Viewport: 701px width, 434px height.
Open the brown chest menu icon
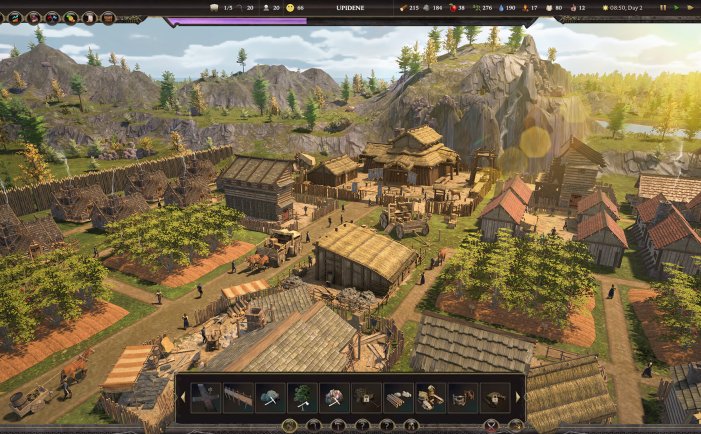pos(108,17)
